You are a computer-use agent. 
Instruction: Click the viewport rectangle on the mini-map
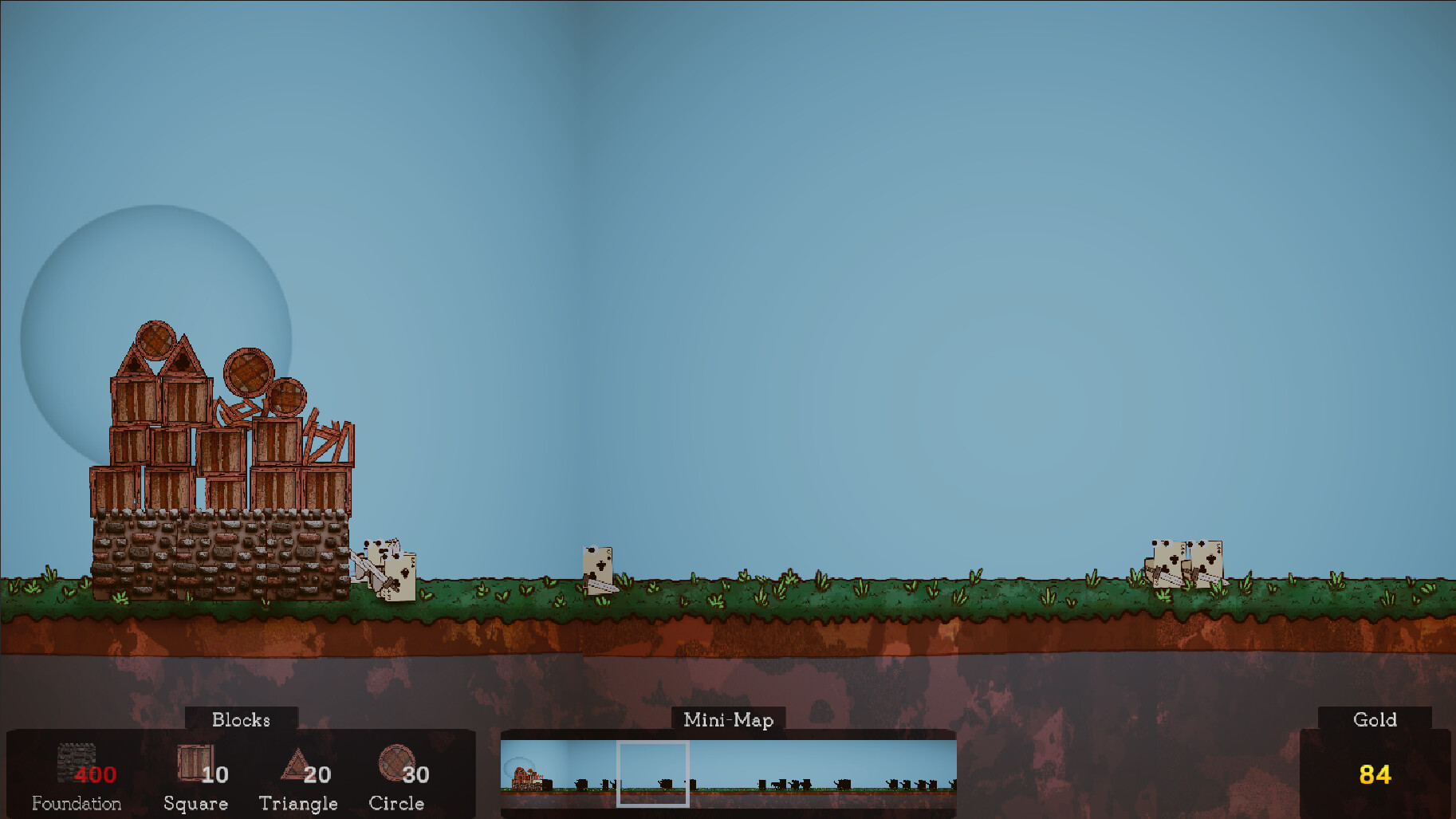(x=654, y=773)
